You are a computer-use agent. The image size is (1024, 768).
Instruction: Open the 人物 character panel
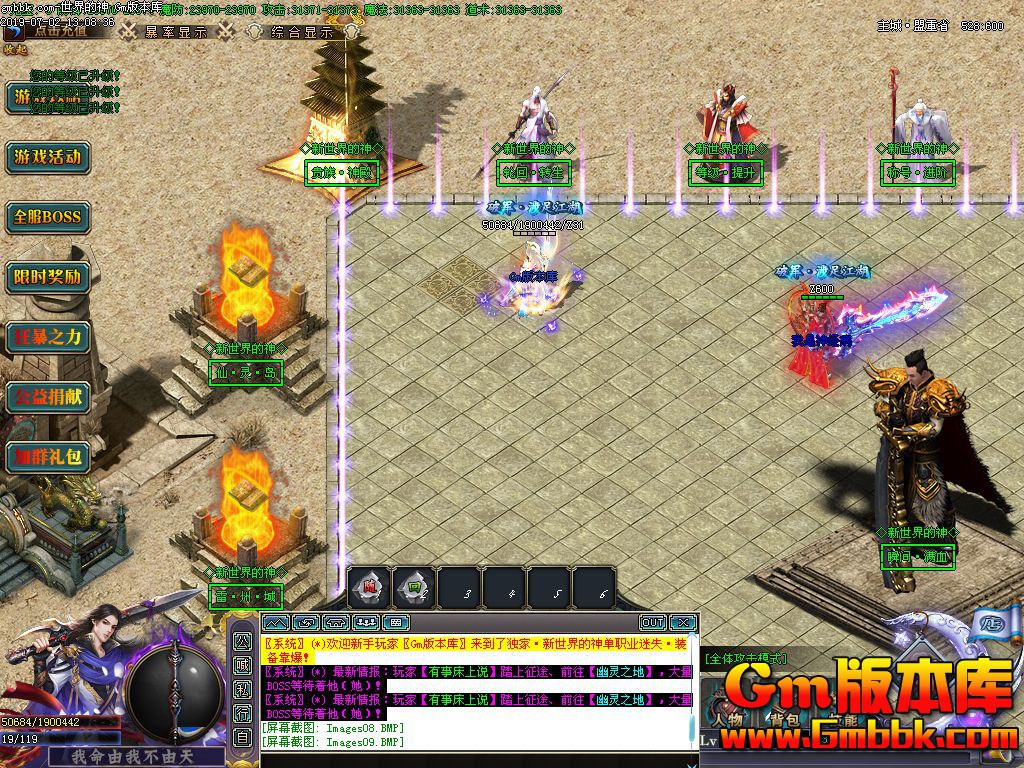[x=728, y=718]
